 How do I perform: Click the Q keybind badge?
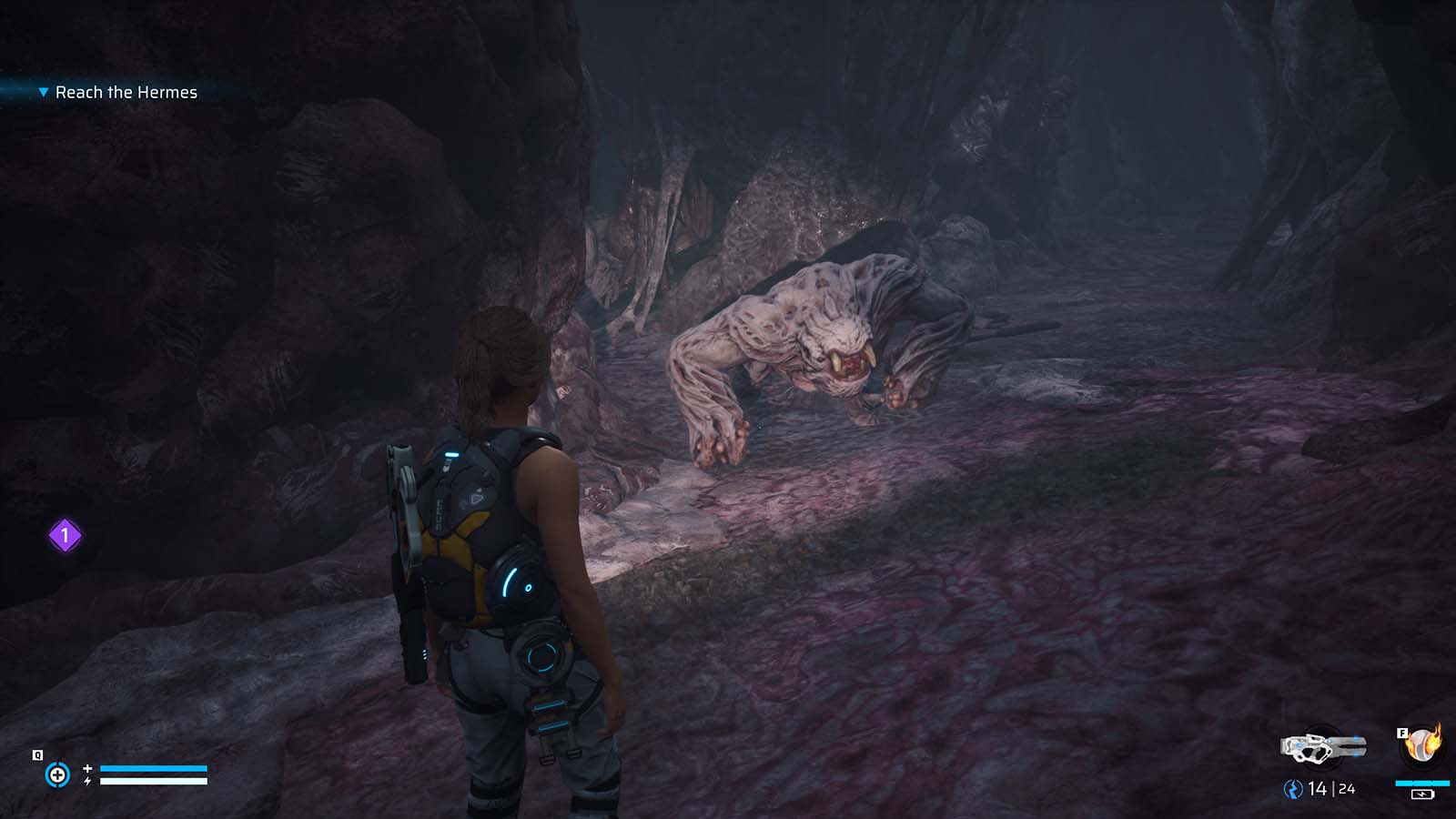tap(37, 754)
